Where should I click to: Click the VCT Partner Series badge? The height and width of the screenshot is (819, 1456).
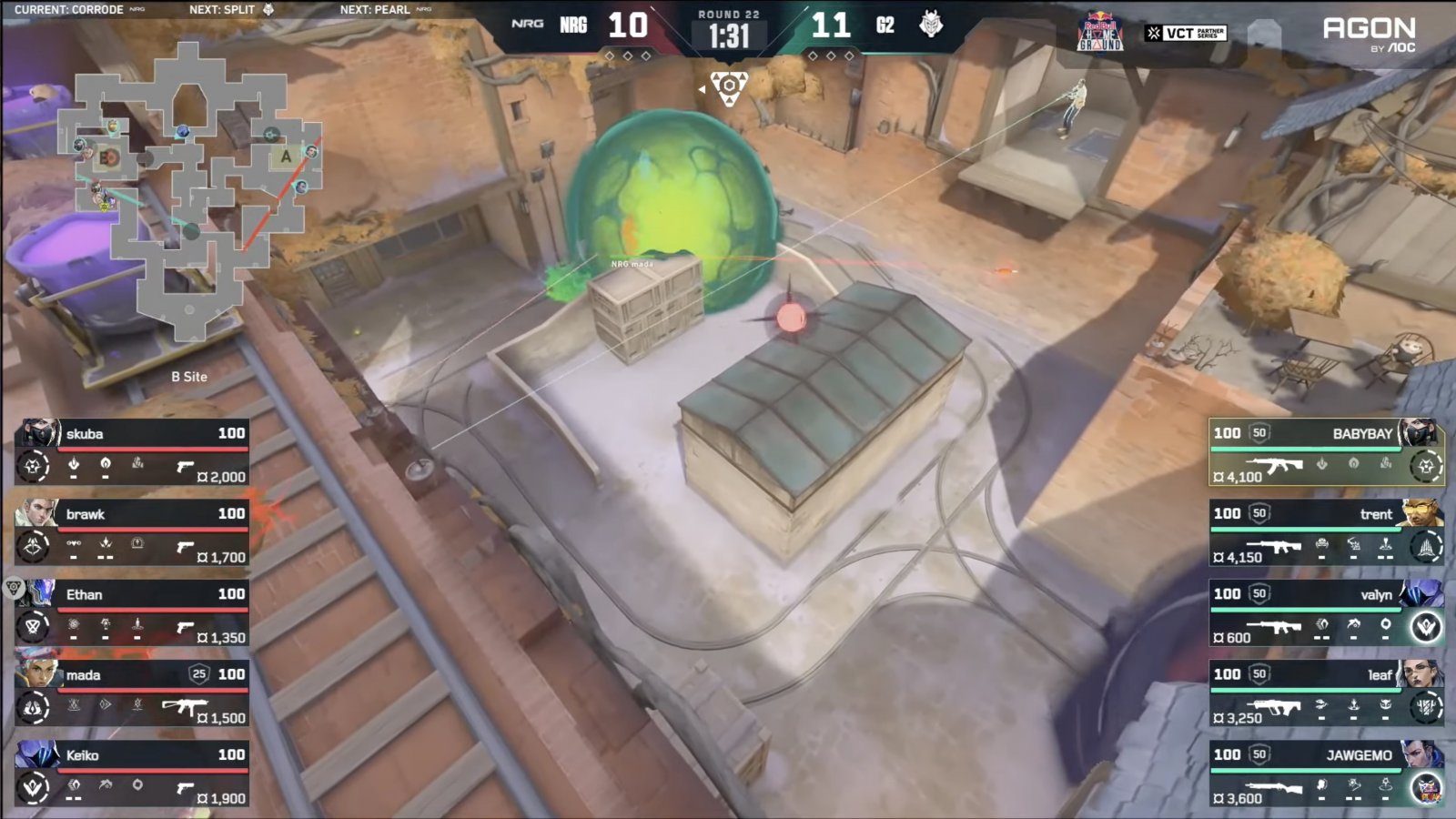[x=1187, y=34]
